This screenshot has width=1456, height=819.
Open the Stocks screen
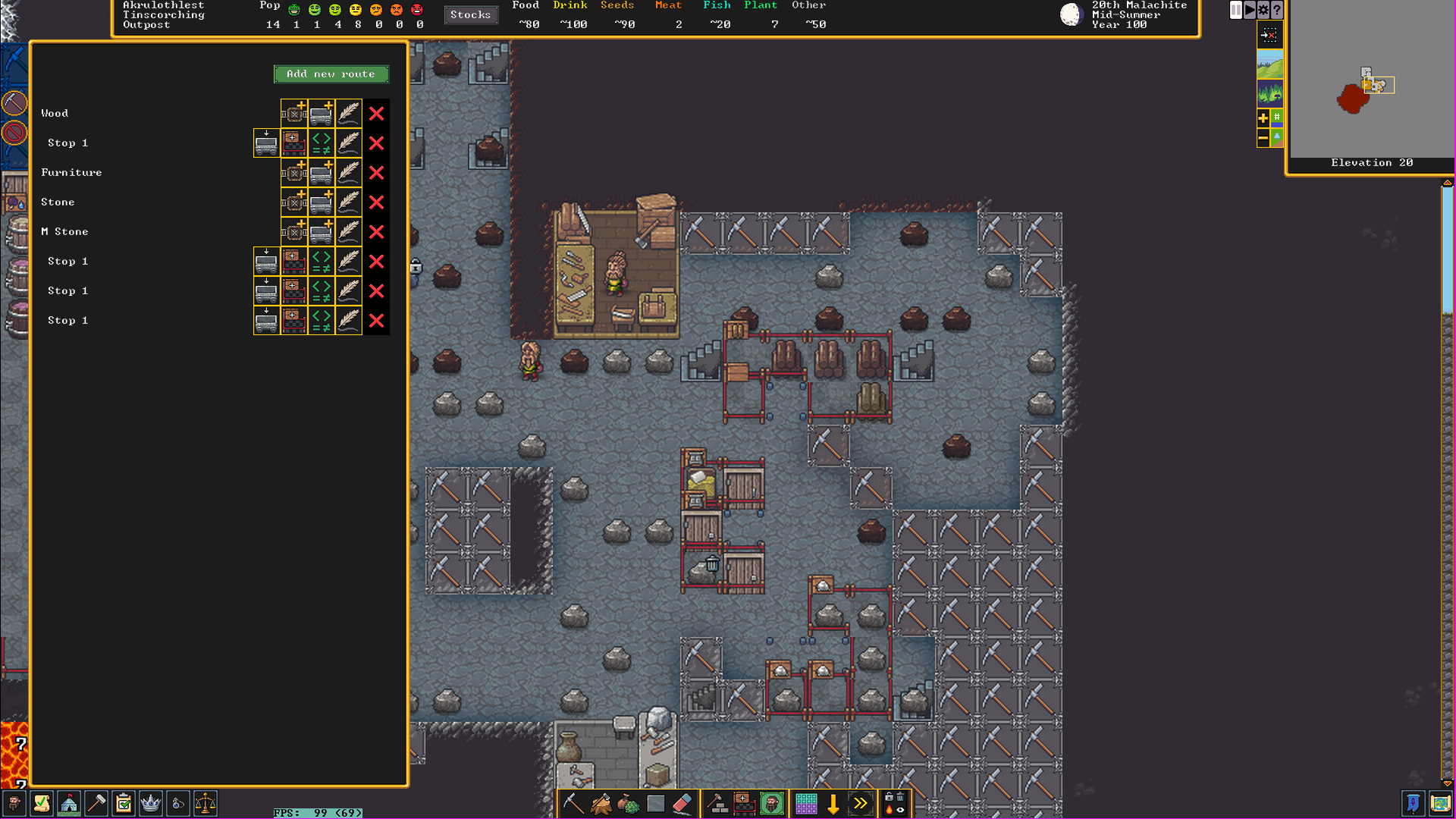pos(470,14)
